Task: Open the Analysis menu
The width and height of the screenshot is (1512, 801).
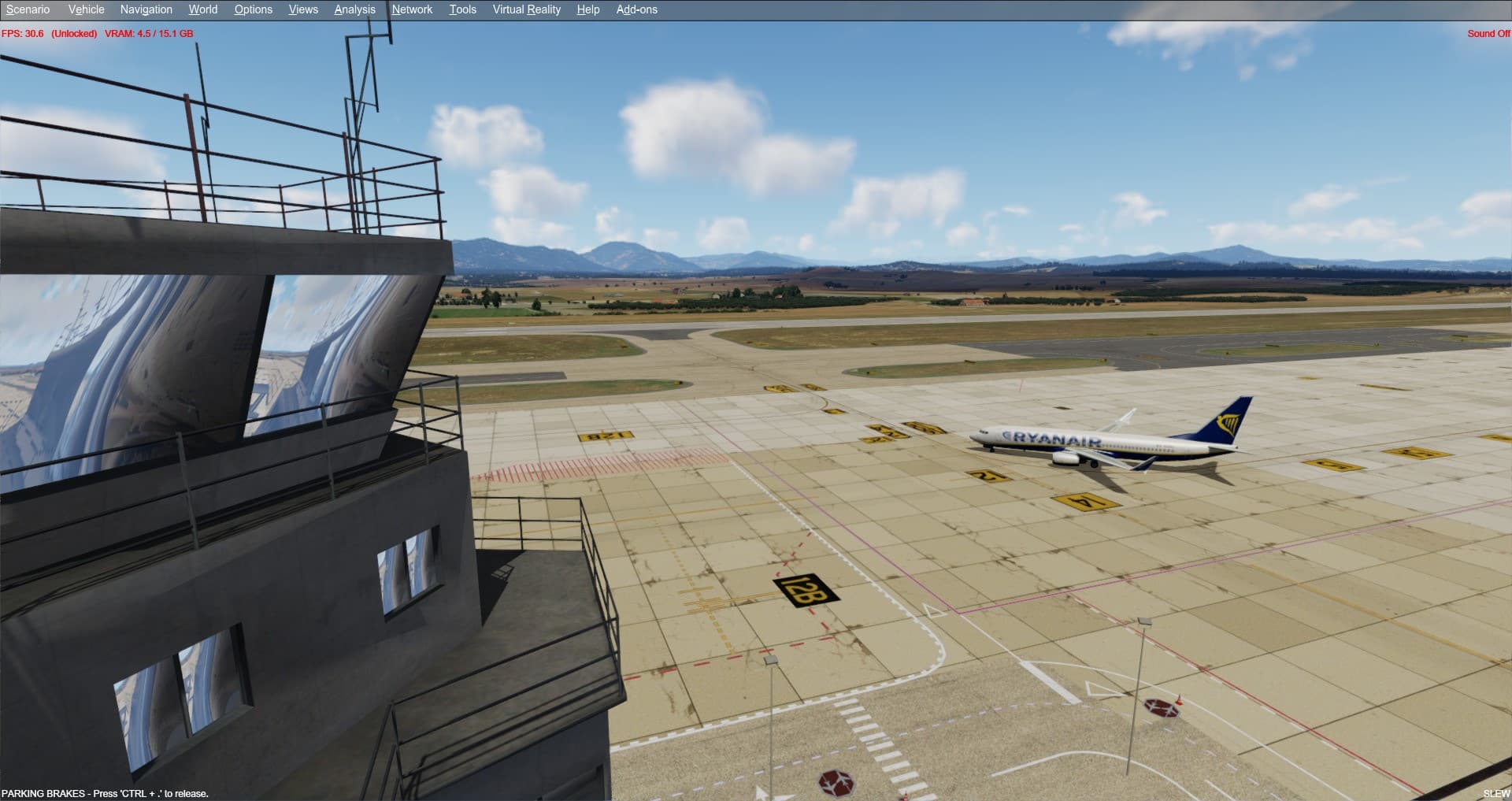Action: click(x=354, y=9)
